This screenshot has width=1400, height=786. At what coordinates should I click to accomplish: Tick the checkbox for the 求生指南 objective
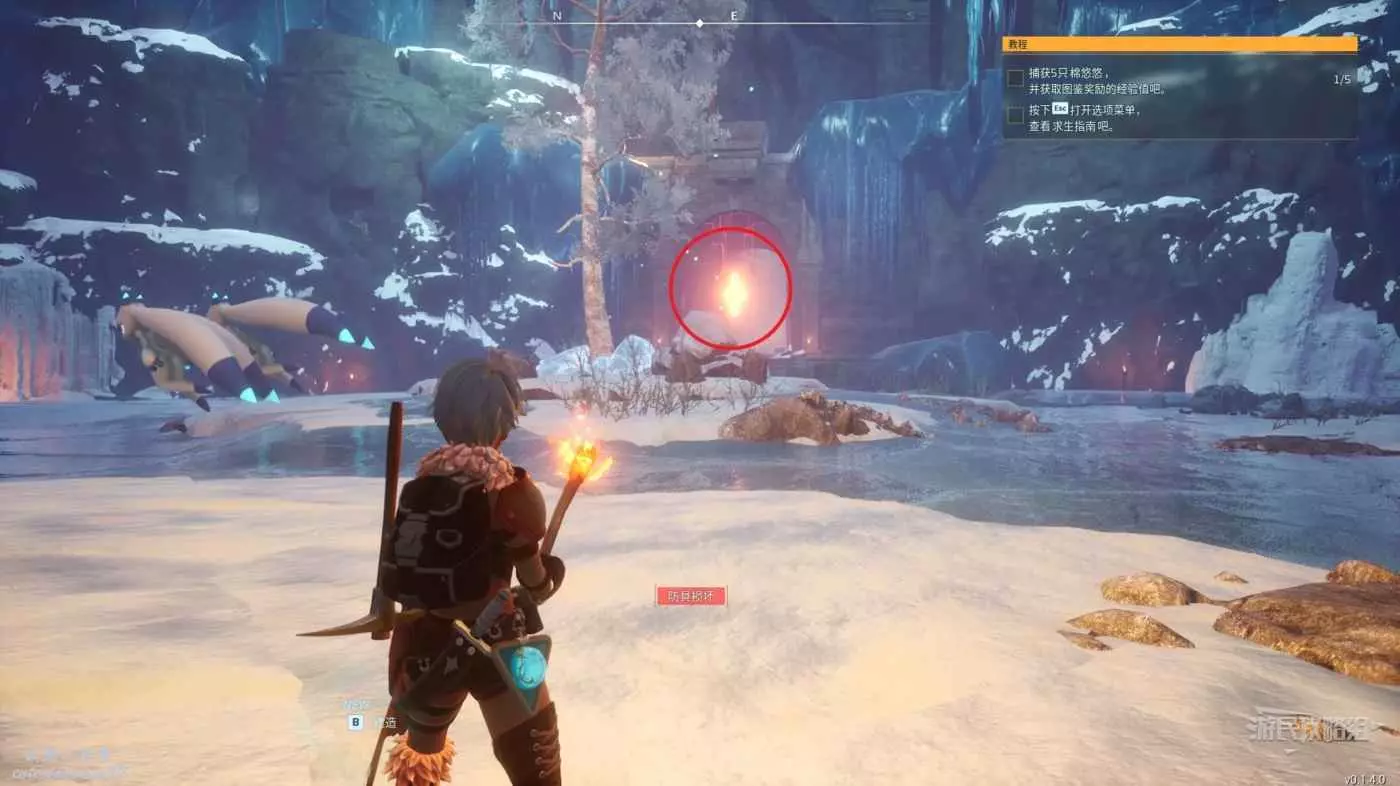point(1015,115)
